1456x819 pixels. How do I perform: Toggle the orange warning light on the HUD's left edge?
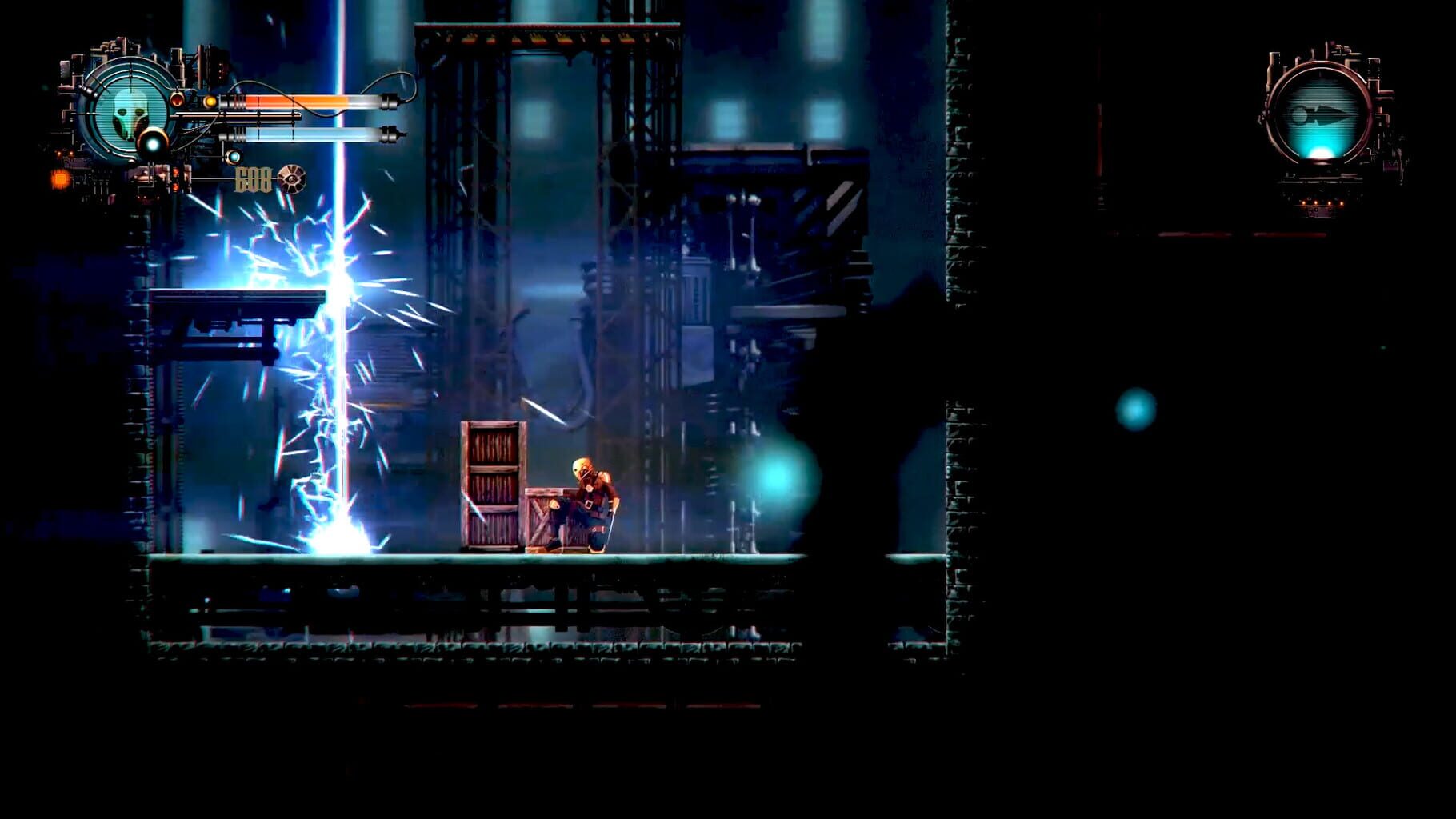pyautogui.click(x=60, y=178)
